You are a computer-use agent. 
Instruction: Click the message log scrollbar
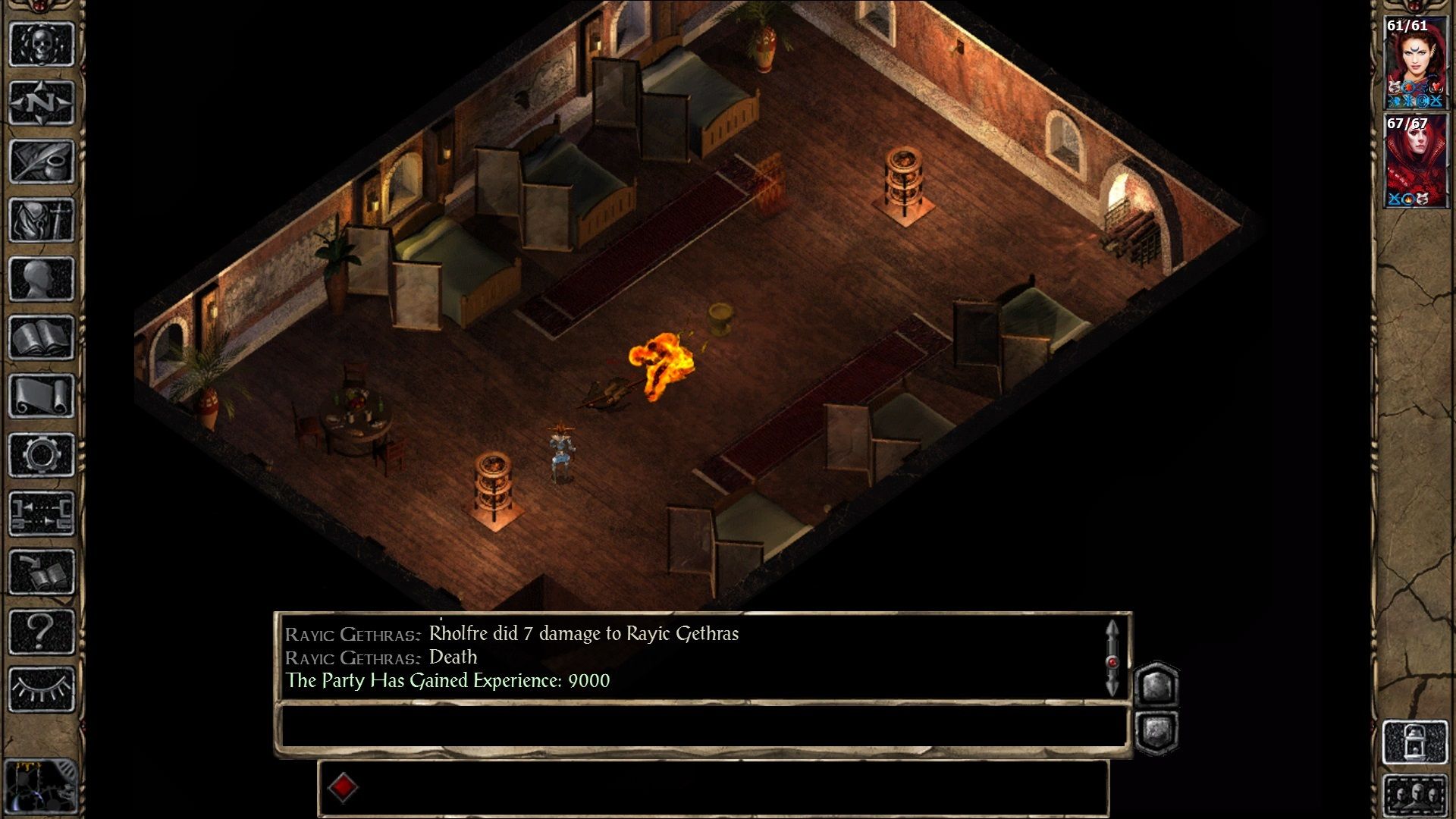[x=1112, y=658]
